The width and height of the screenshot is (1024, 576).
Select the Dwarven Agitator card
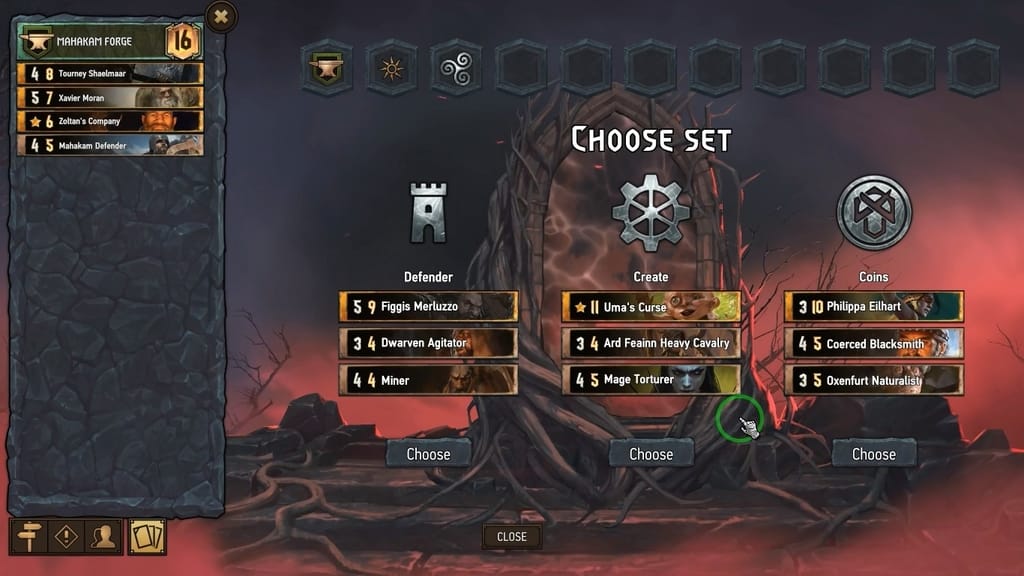coord(428,343)
